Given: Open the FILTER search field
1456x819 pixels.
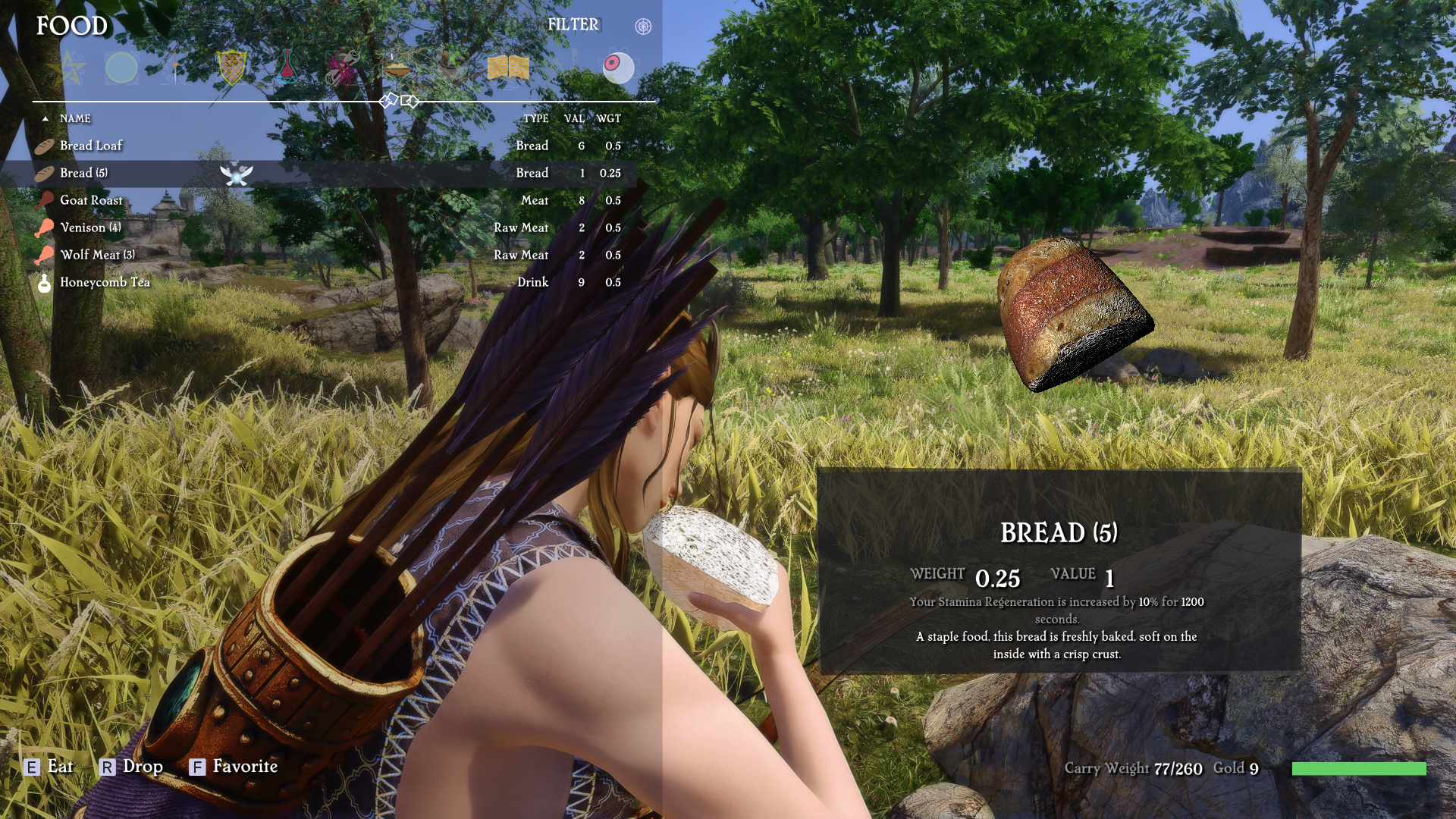Looking at the screenshot, I should [573, 25].
